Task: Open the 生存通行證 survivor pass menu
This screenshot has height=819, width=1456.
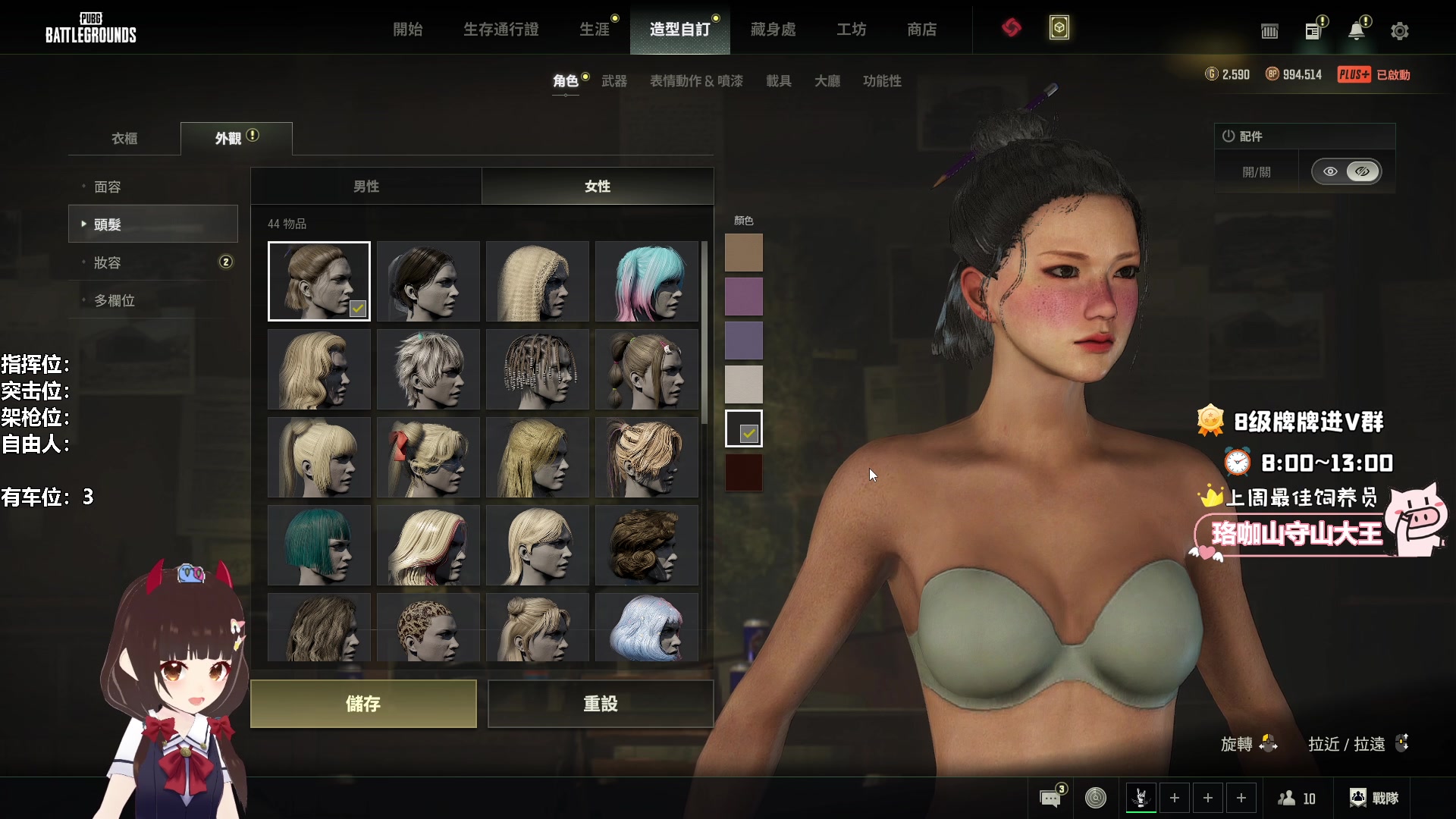Action: (x=500, y=30)
